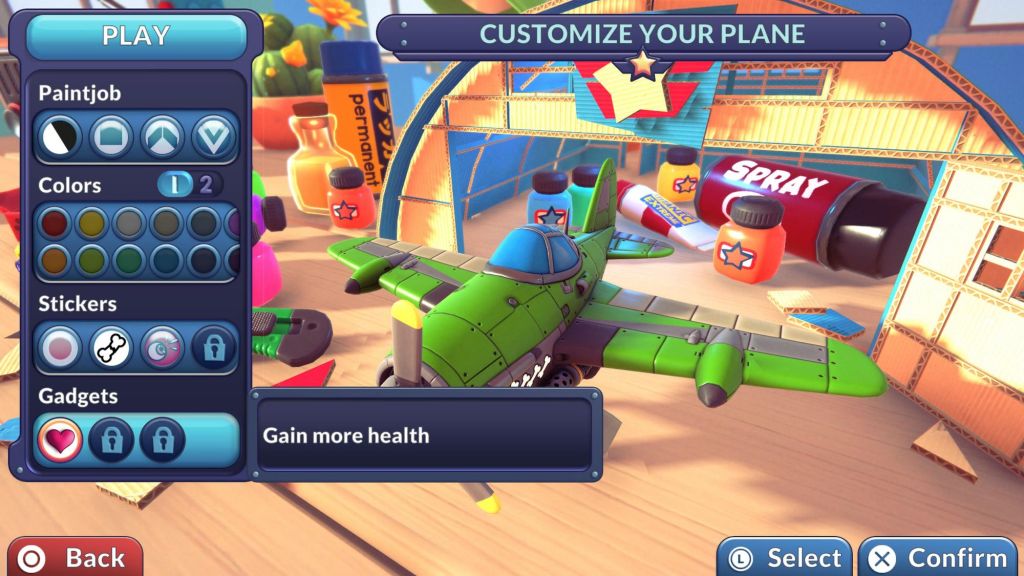Start the game with the PLAY button

click(136, 36)
